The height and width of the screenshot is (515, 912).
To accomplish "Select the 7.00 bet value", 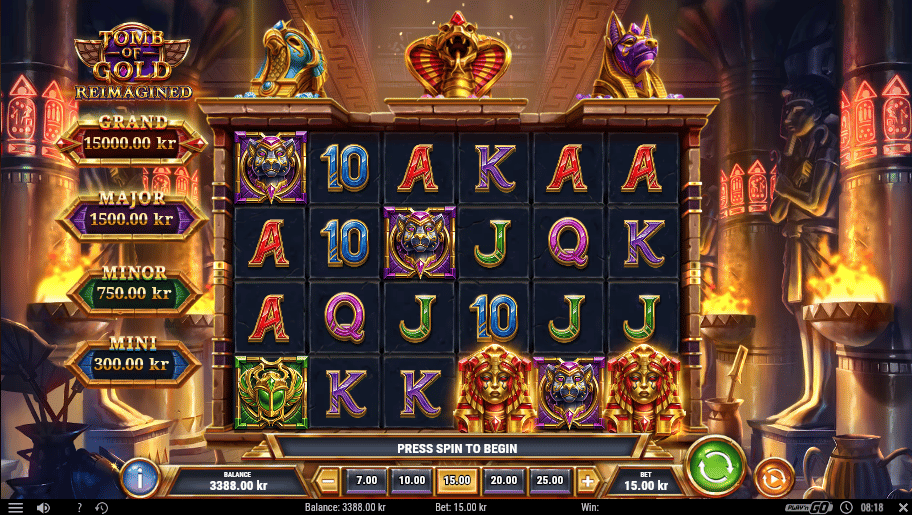I will coord(367,481).
